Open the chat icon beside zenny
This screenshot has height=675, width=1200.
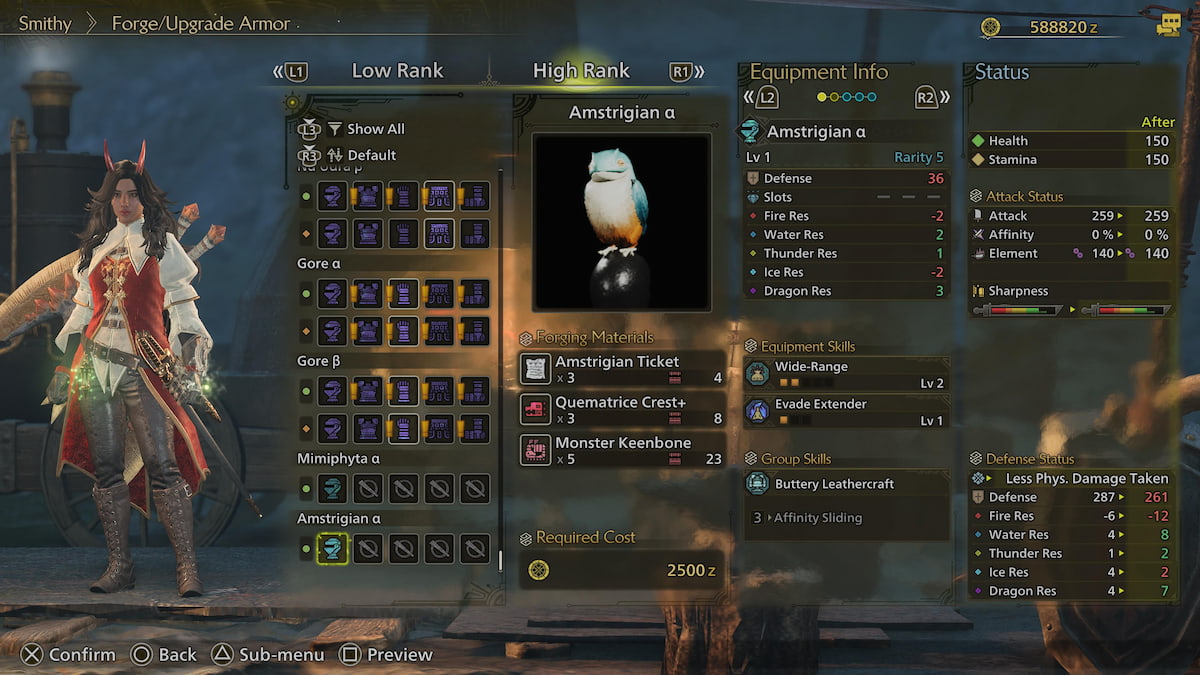coord(1168,26)
